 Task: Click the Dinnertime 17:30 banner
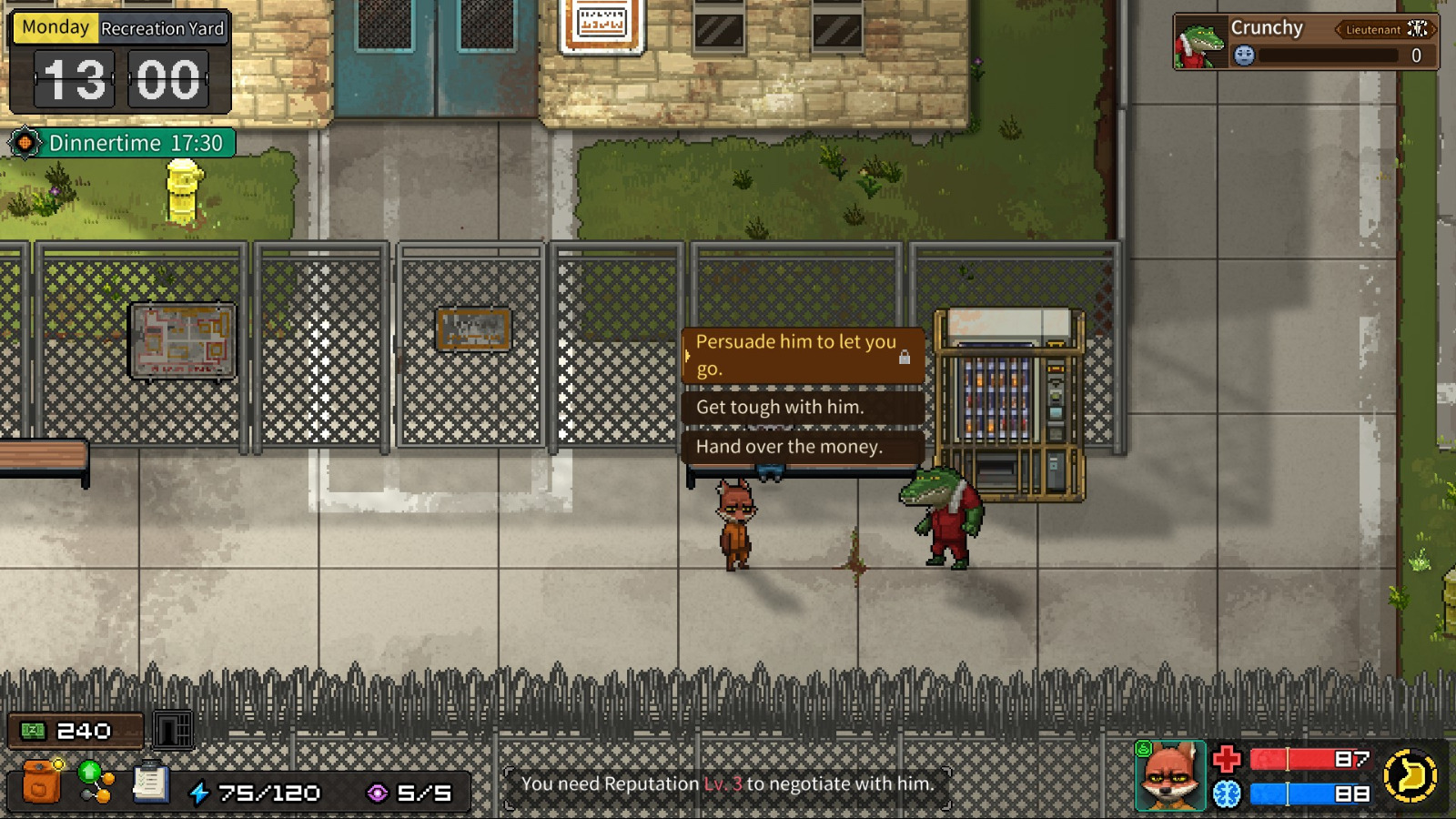click(x=121, y=143)
